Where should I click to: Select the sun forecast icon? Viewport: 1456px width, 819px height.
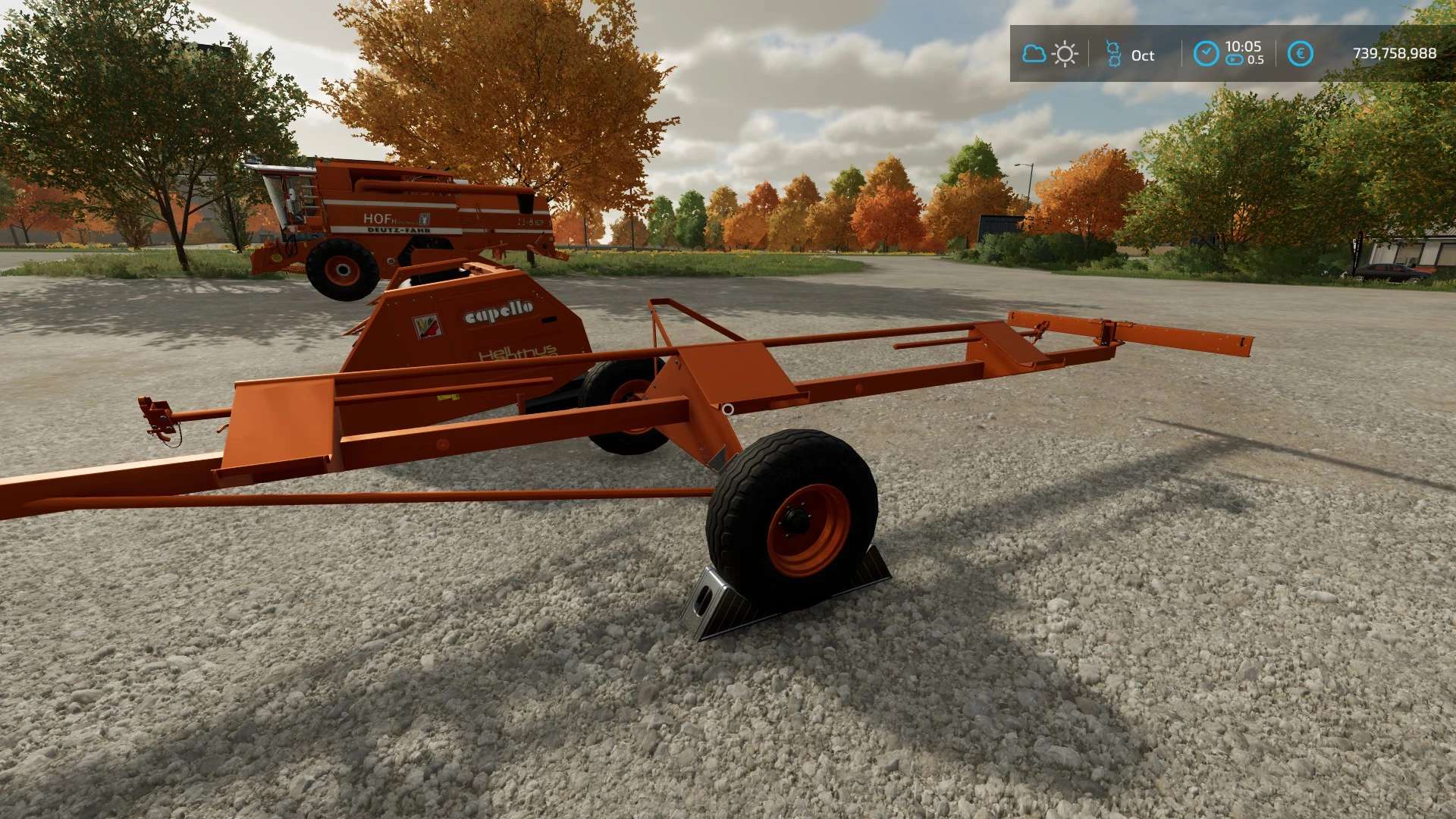(1065, 54)
